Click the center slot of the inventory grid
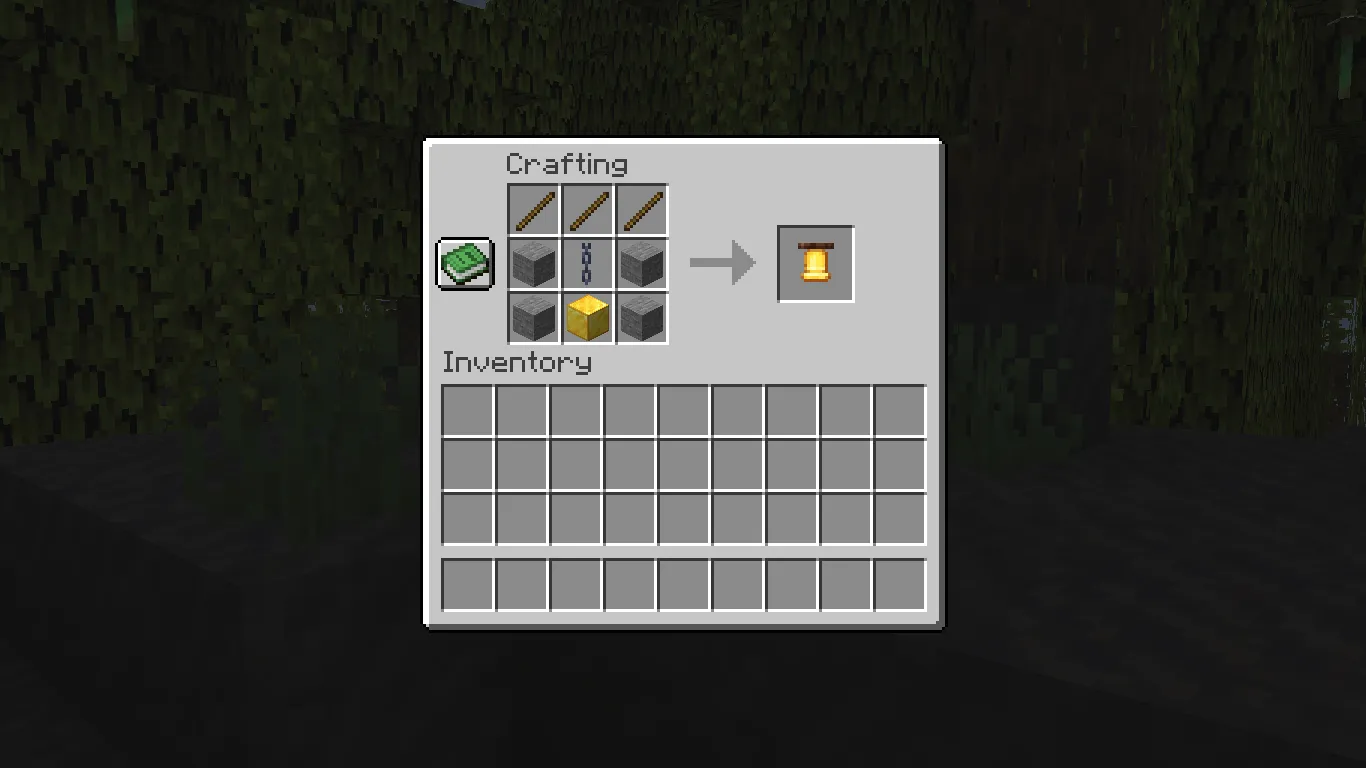1366x768 pixels. [x=682, y=467]
